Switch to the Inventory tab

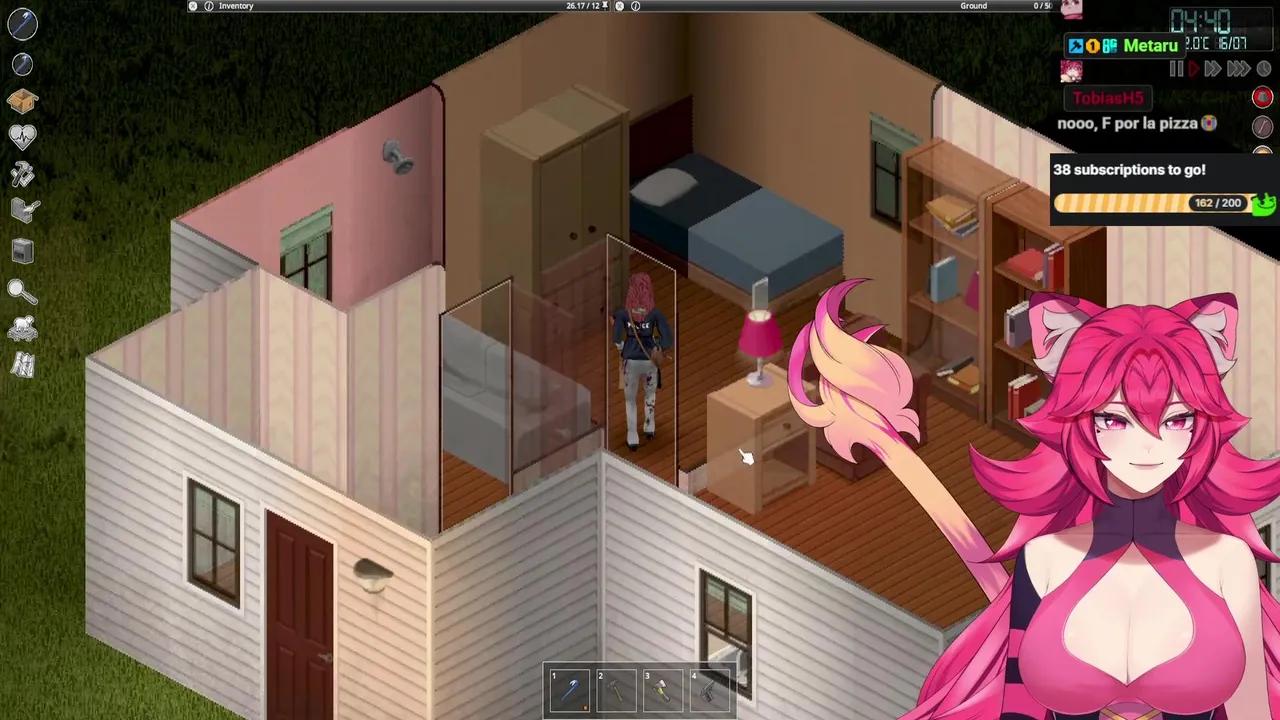[x=237, y=6]
